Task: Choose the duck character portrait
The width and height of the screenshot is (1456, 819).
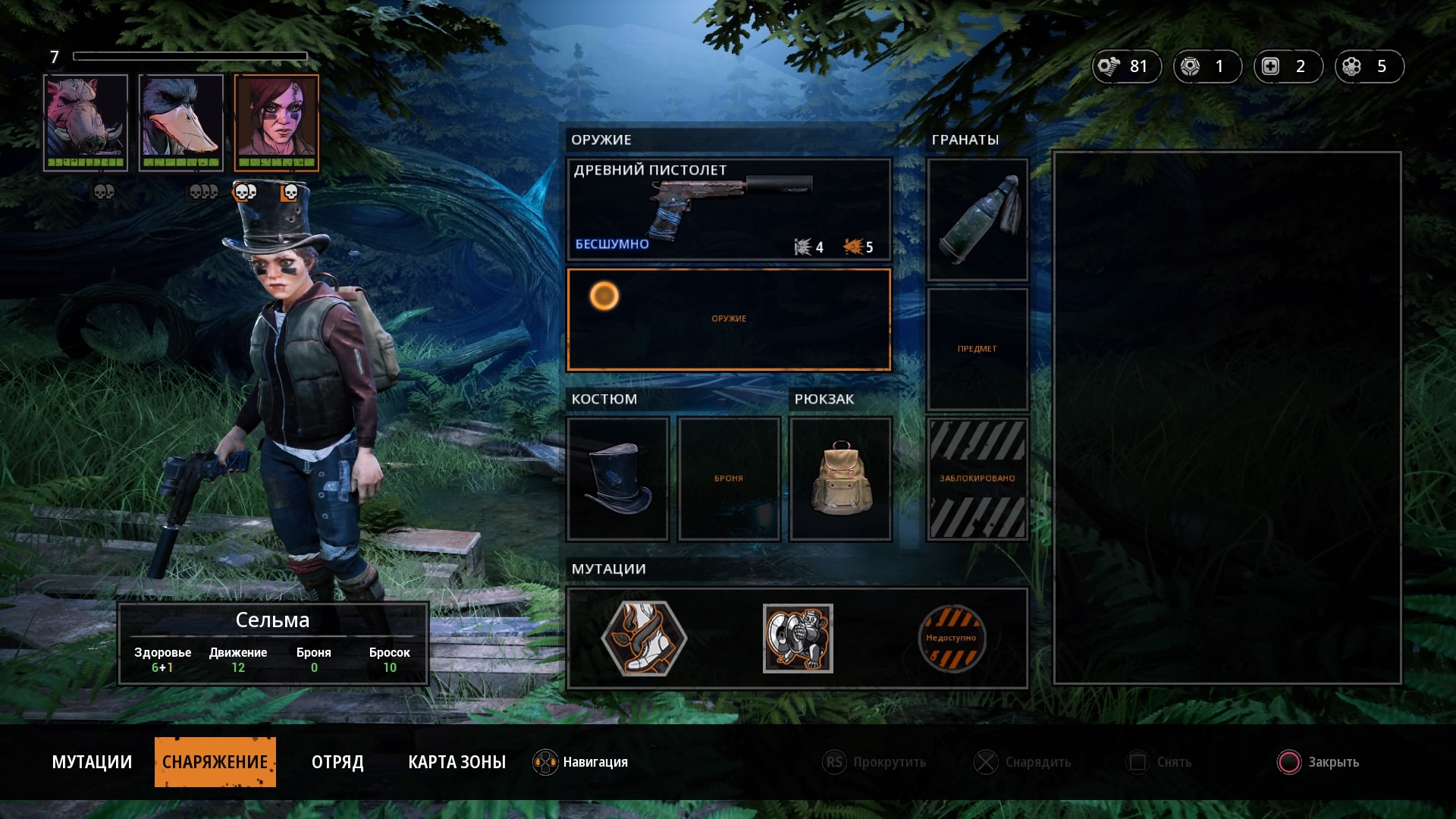Action: [181, 122]
